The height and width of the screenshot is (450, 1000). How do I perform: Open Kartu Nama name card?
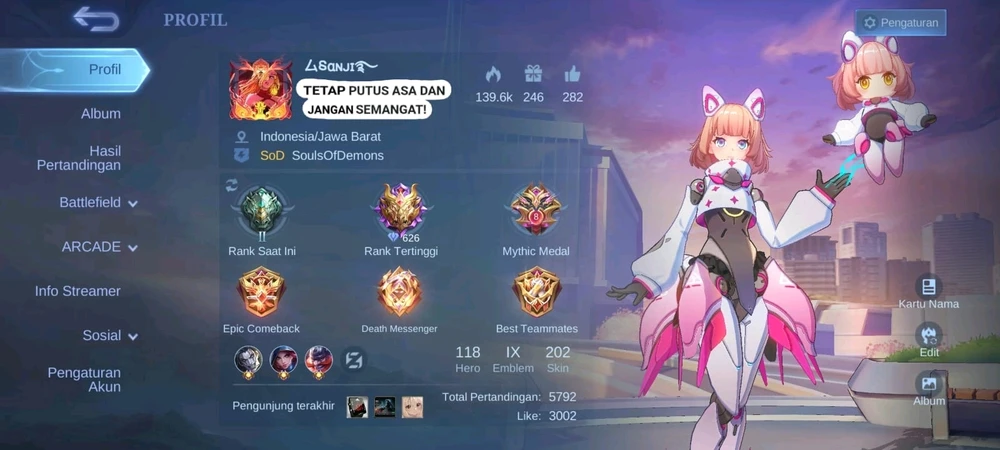coord(929,291)
